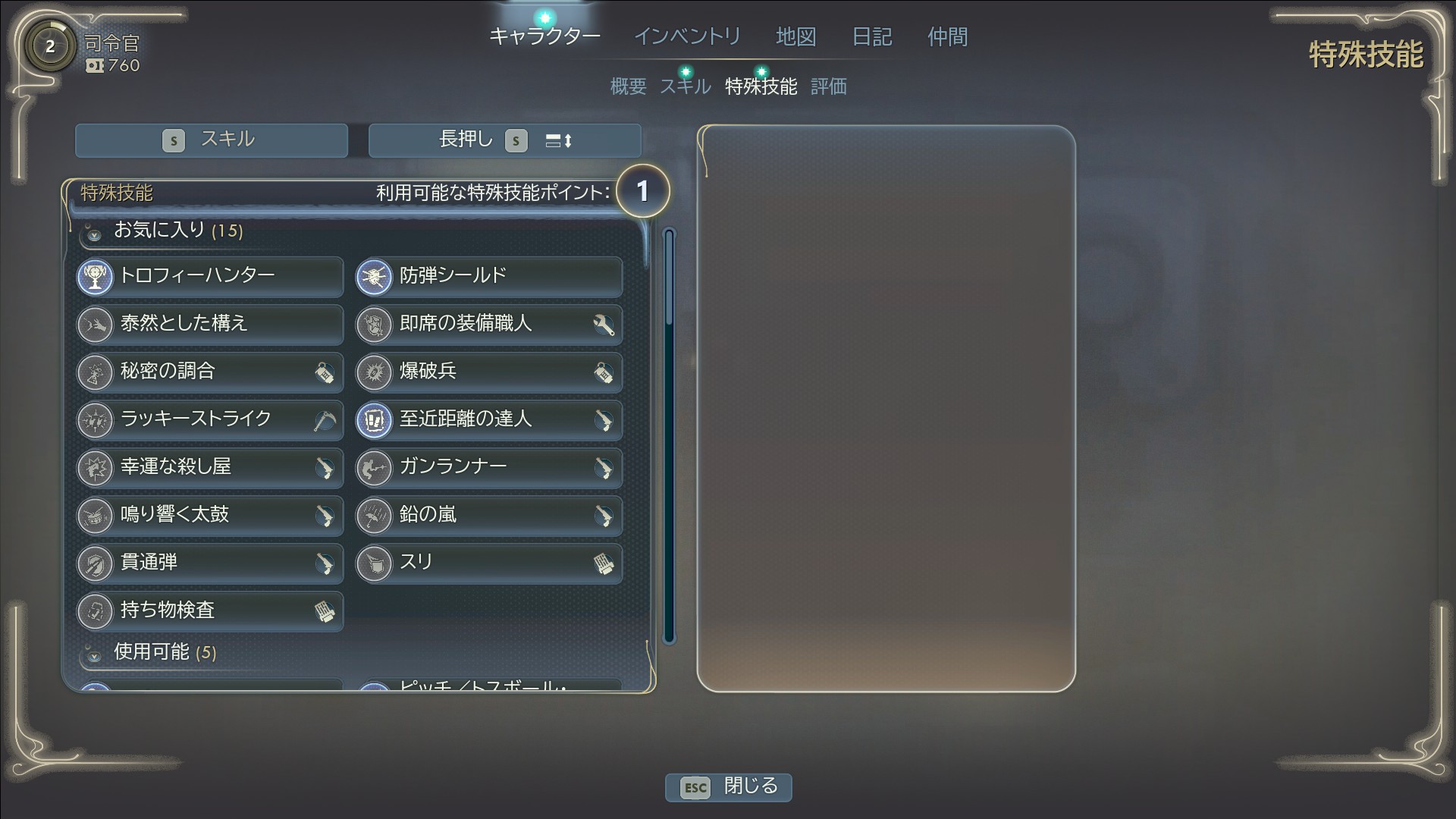The image size is (1456, 819).
Task: Collapse the 使用可能 section
Action: pyautogui.click(x=94, y=654)
